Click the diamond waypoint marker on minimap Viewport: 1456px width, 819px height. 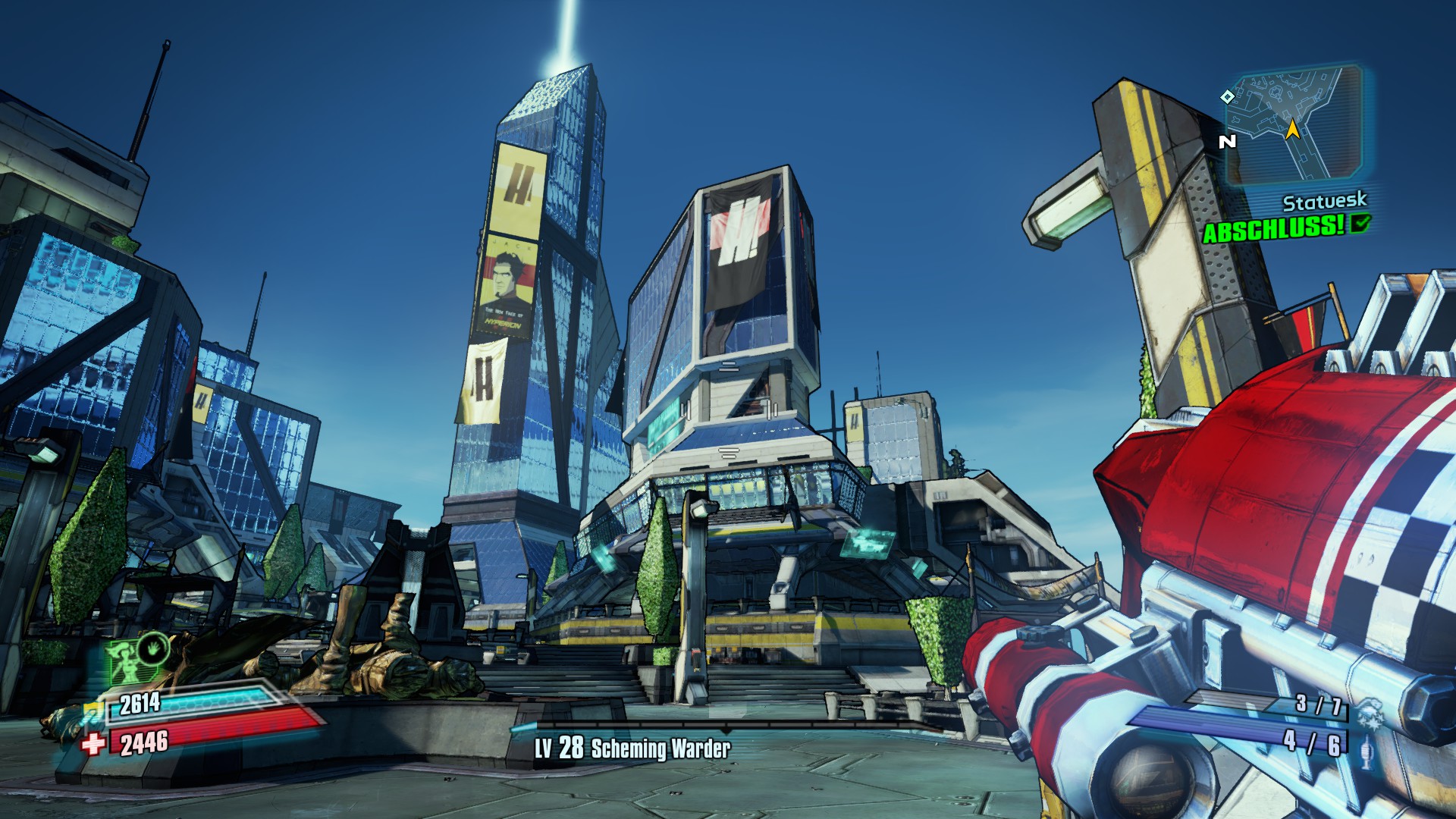1227,96
